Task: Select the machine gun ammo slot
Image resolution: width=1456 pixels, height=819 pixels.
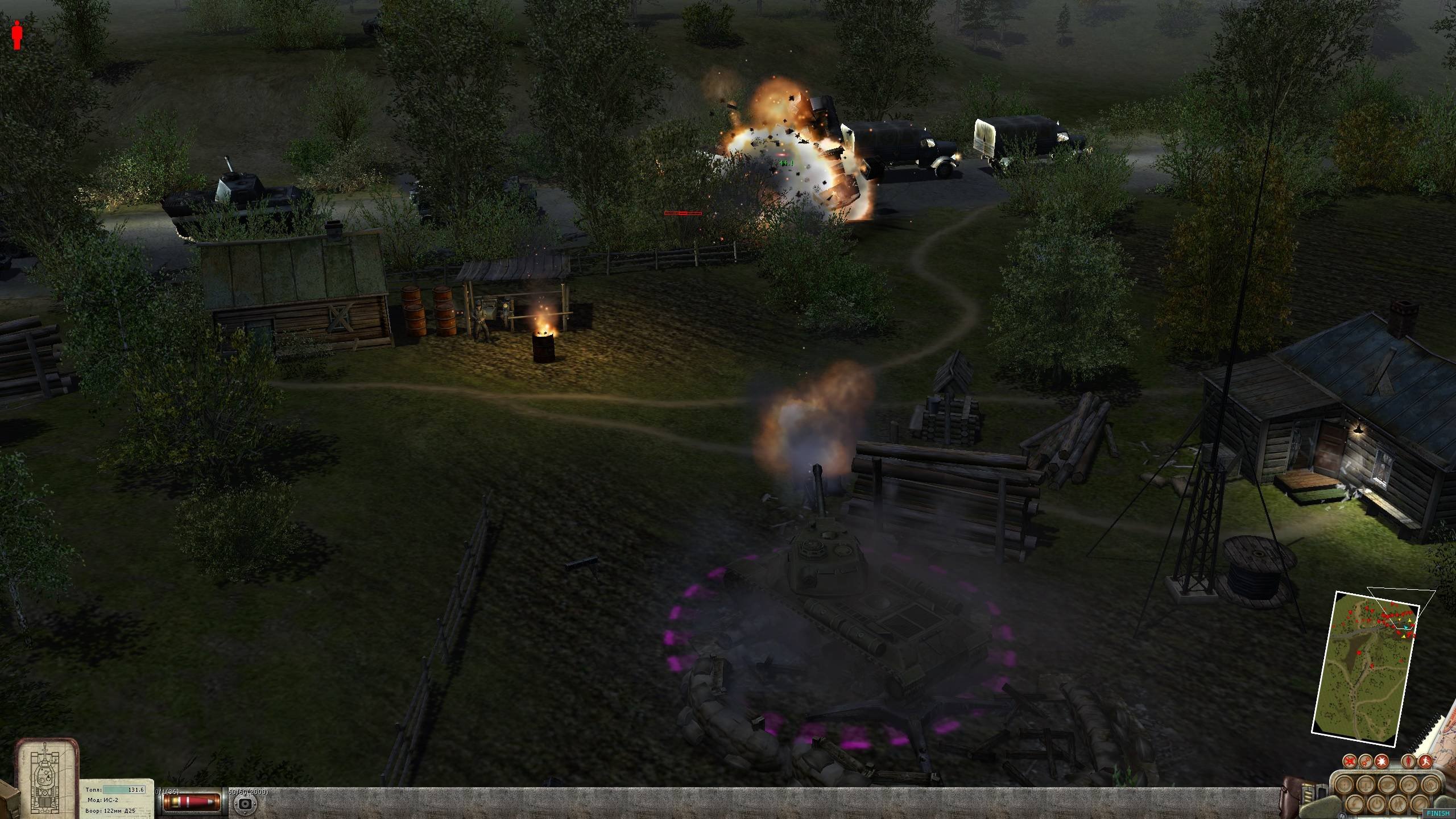Action: pos(246,803)
